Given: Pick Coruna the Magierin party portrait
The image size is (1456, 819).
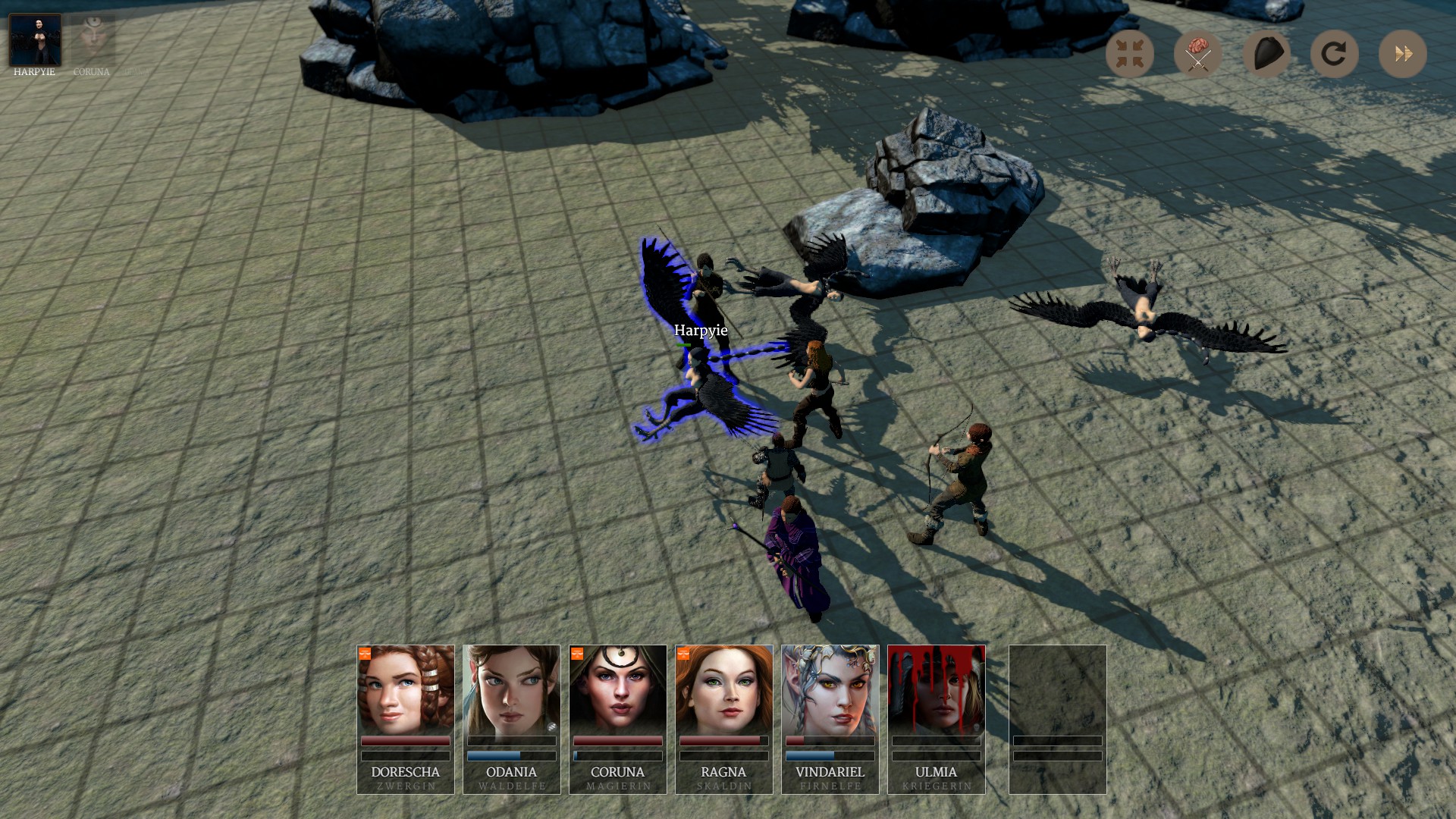Looking at the screenshot, I should [x=618, y=690].
